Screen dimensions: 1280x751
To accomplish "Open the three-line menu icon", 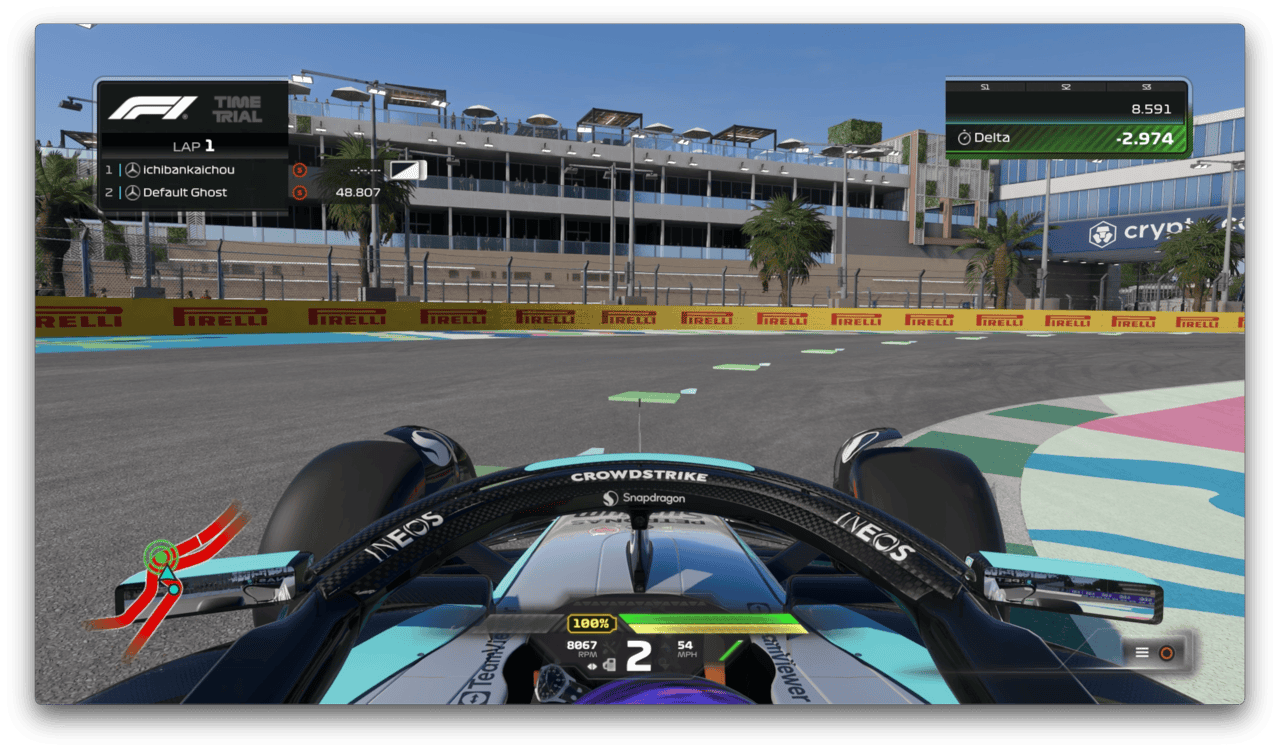I will point(1142,653).
